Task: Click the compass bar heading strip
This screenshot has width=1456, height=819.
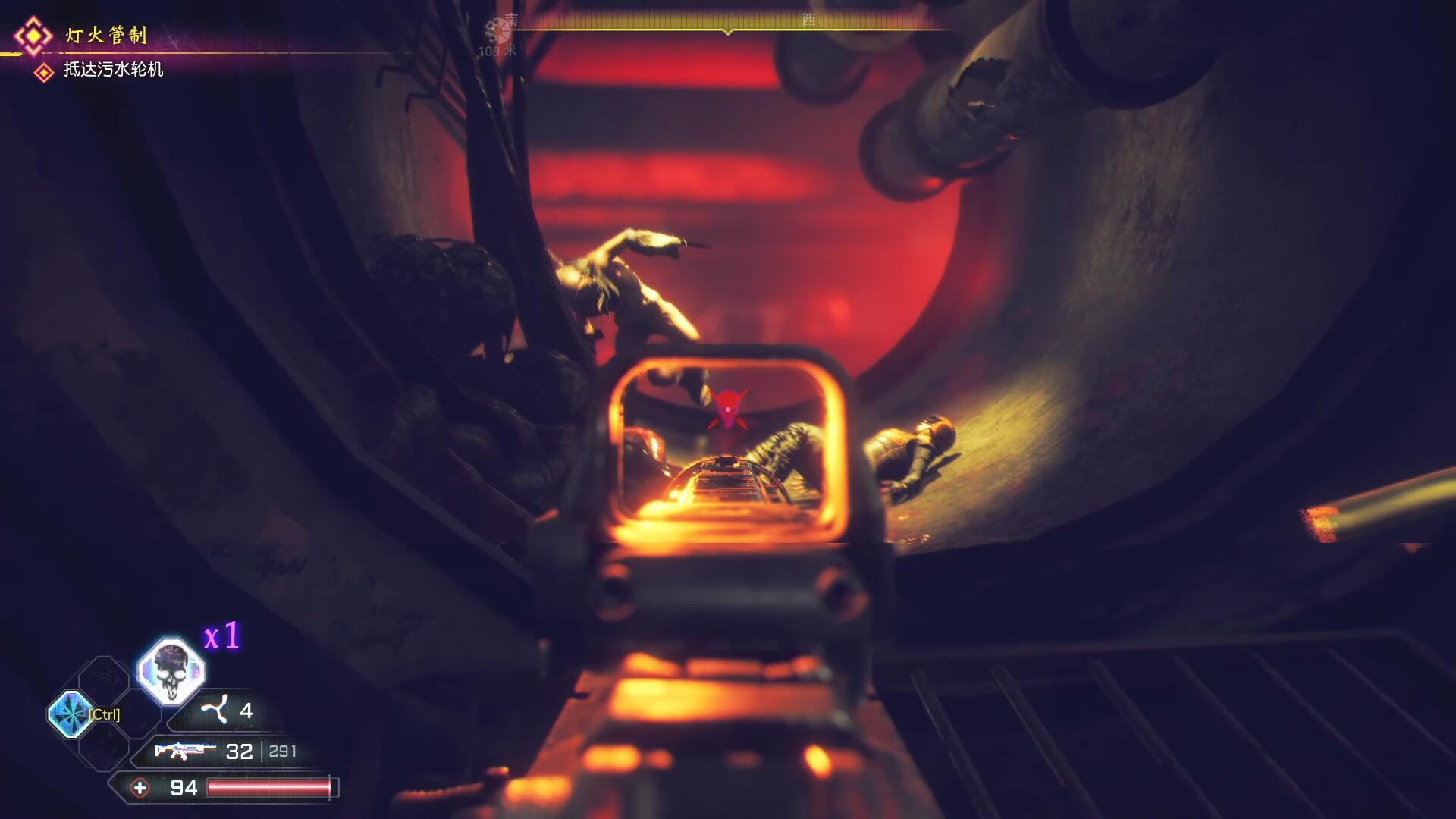Action: (x=728, y=23)
